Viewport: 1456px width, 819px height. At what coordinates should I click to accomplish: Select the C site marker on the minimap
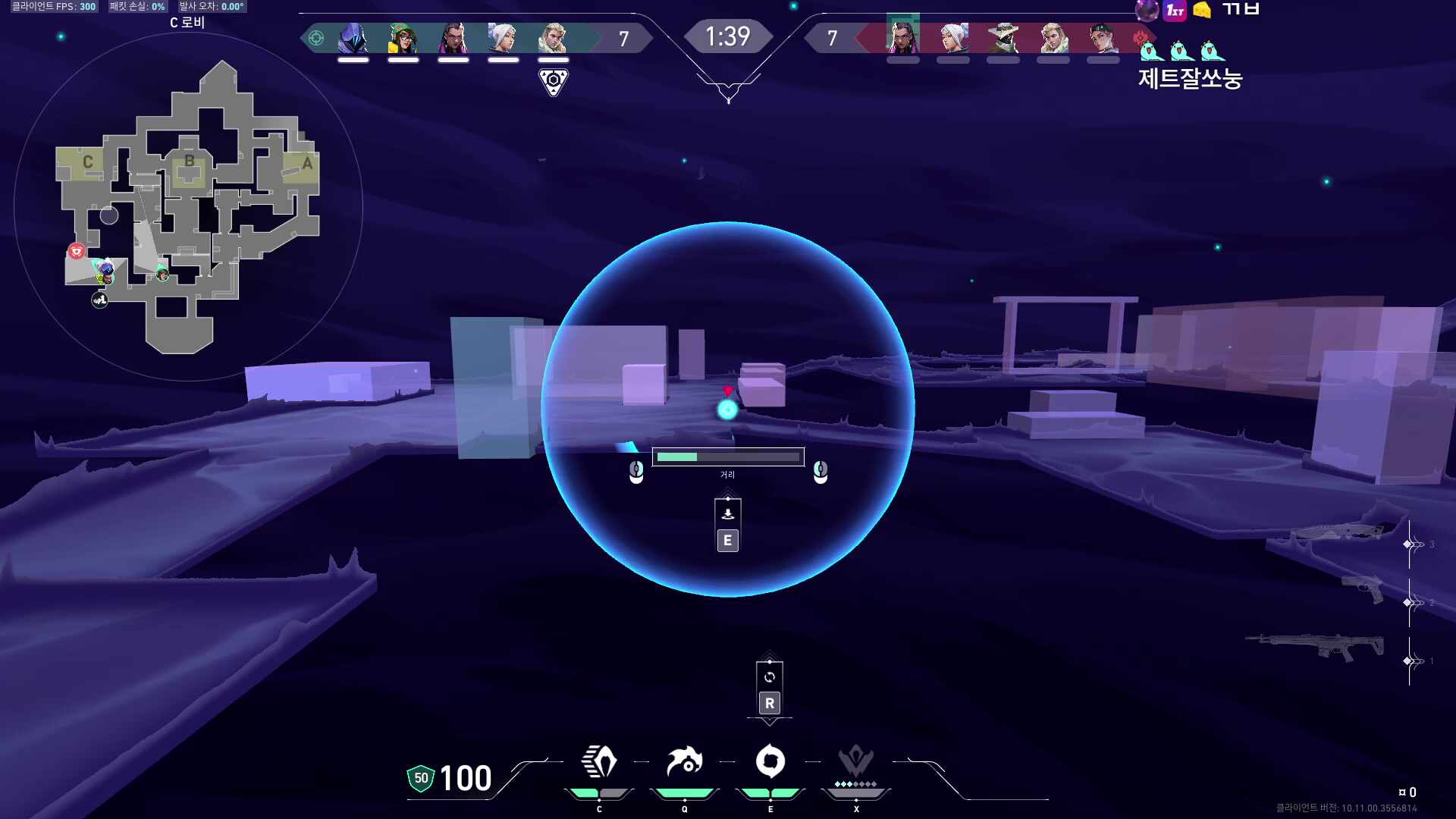88,162
